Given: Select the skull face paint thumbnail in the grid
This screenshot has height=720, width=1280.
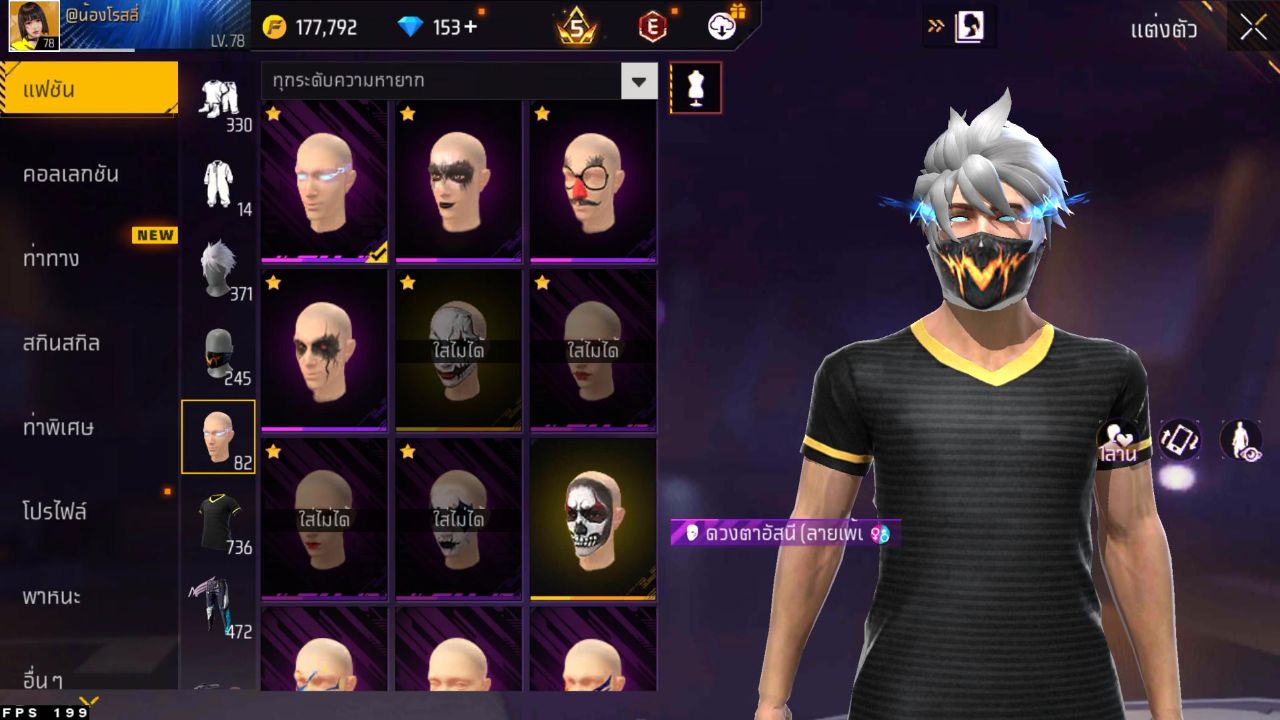Looking at the screenshot, I should pos(593,520).
